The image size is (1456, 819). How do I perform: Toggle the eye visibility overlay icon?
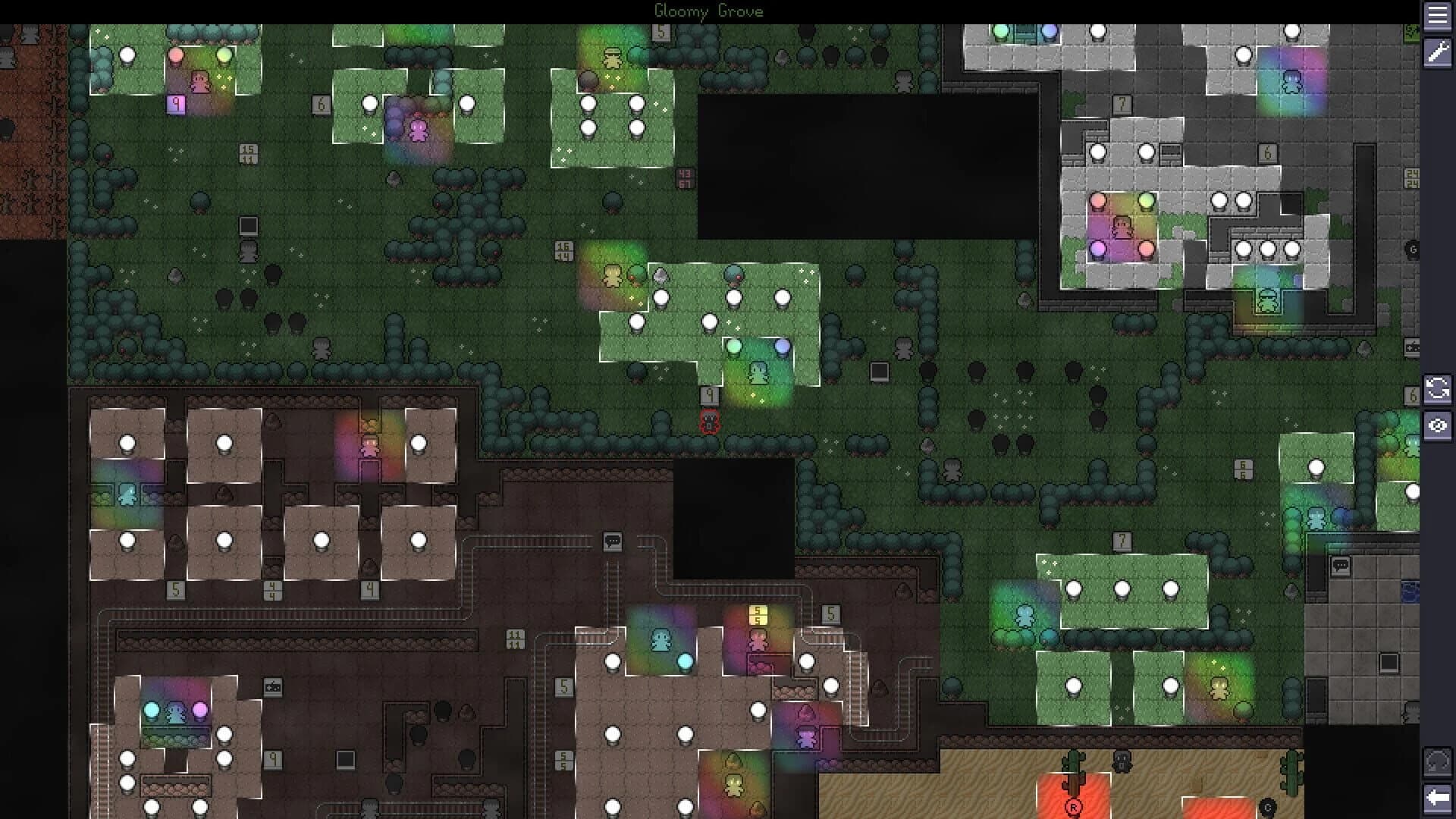click(1439, 426)
